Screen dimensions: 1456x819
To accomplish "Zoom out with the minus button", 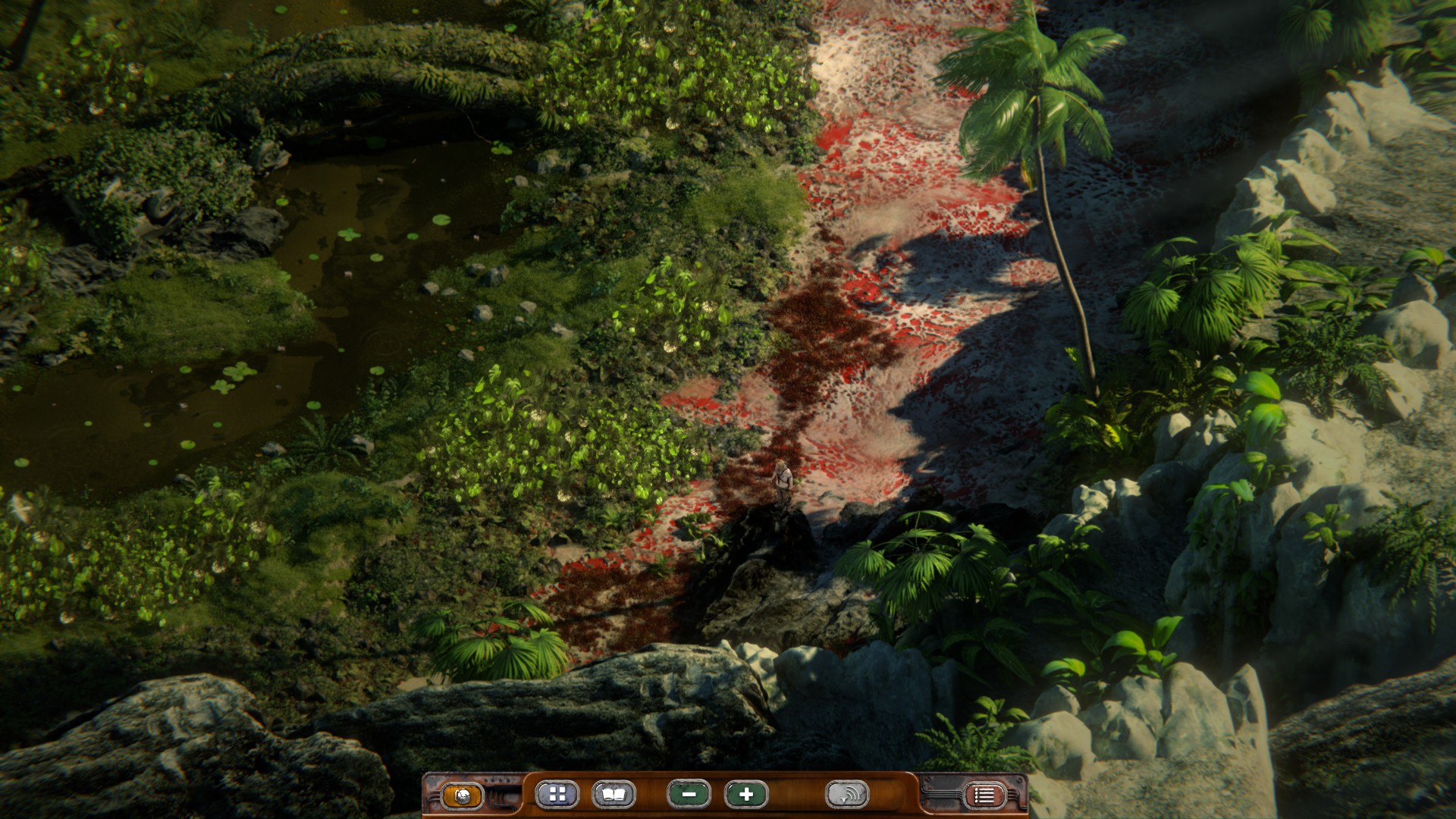I will [x=689, y=794].
